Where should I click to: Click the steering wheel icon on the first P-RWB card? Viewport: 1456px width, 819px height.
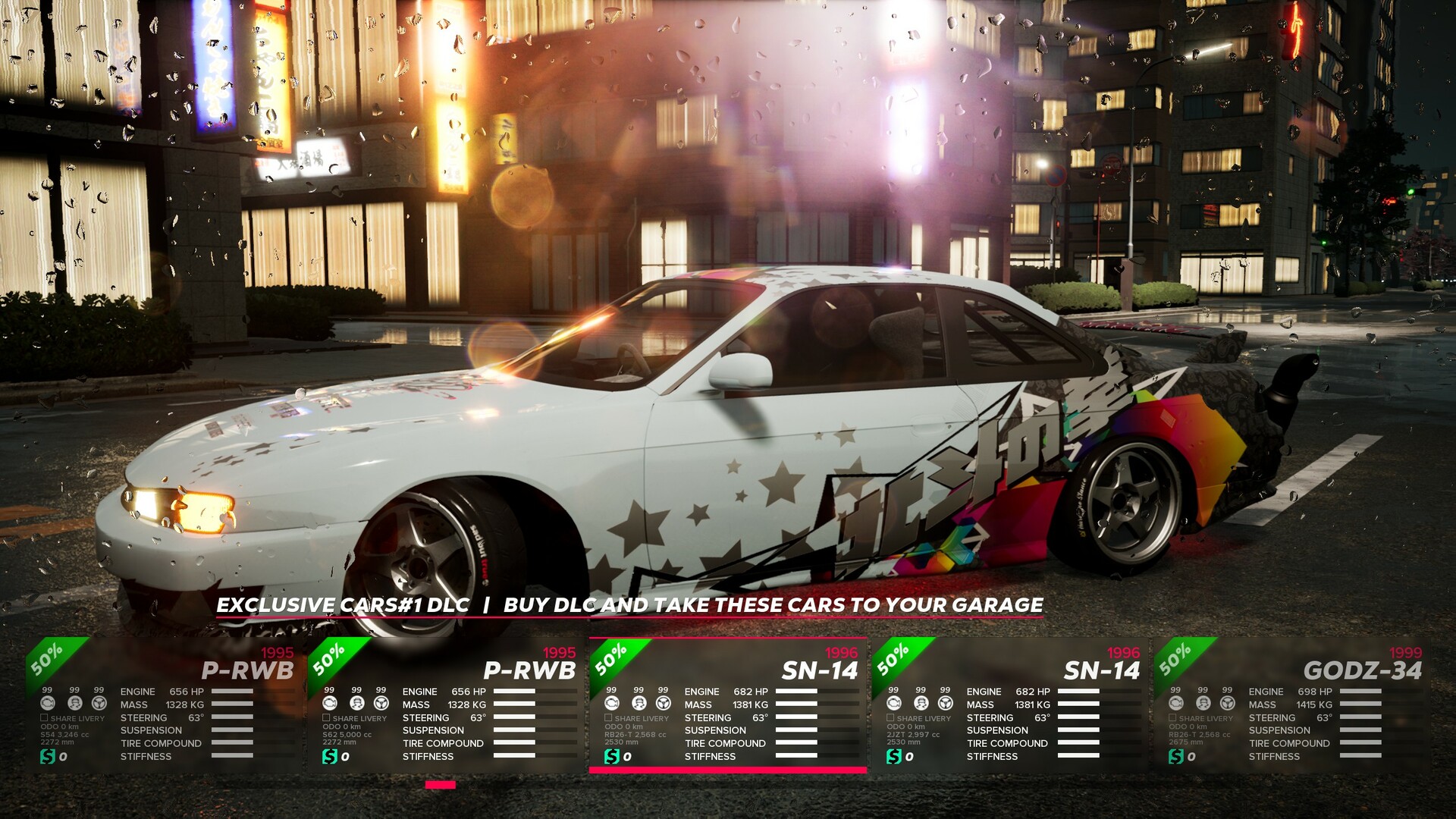(99, 703)
